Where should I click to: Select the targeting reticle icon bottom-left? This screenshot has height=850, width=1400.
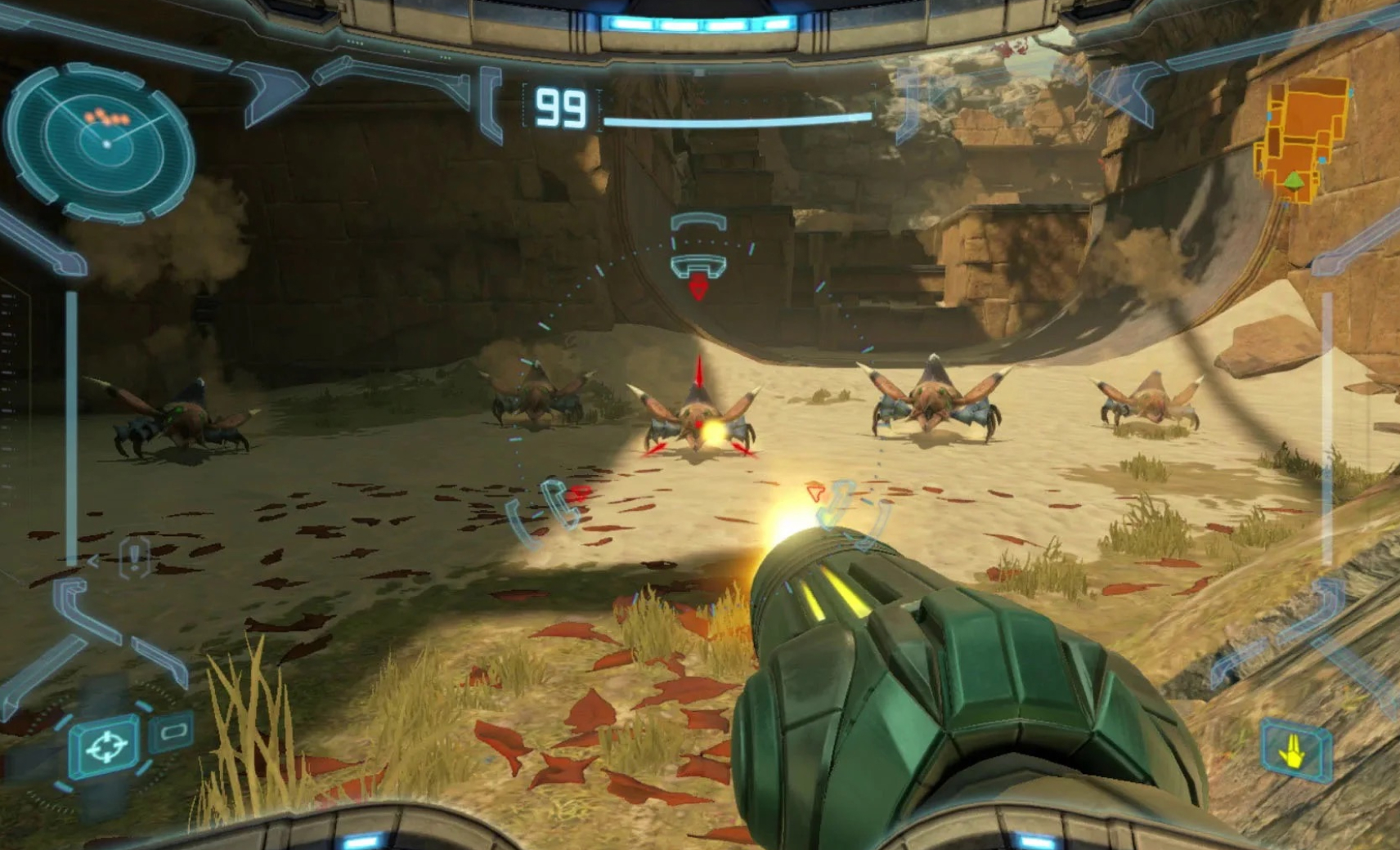[107, 743]
